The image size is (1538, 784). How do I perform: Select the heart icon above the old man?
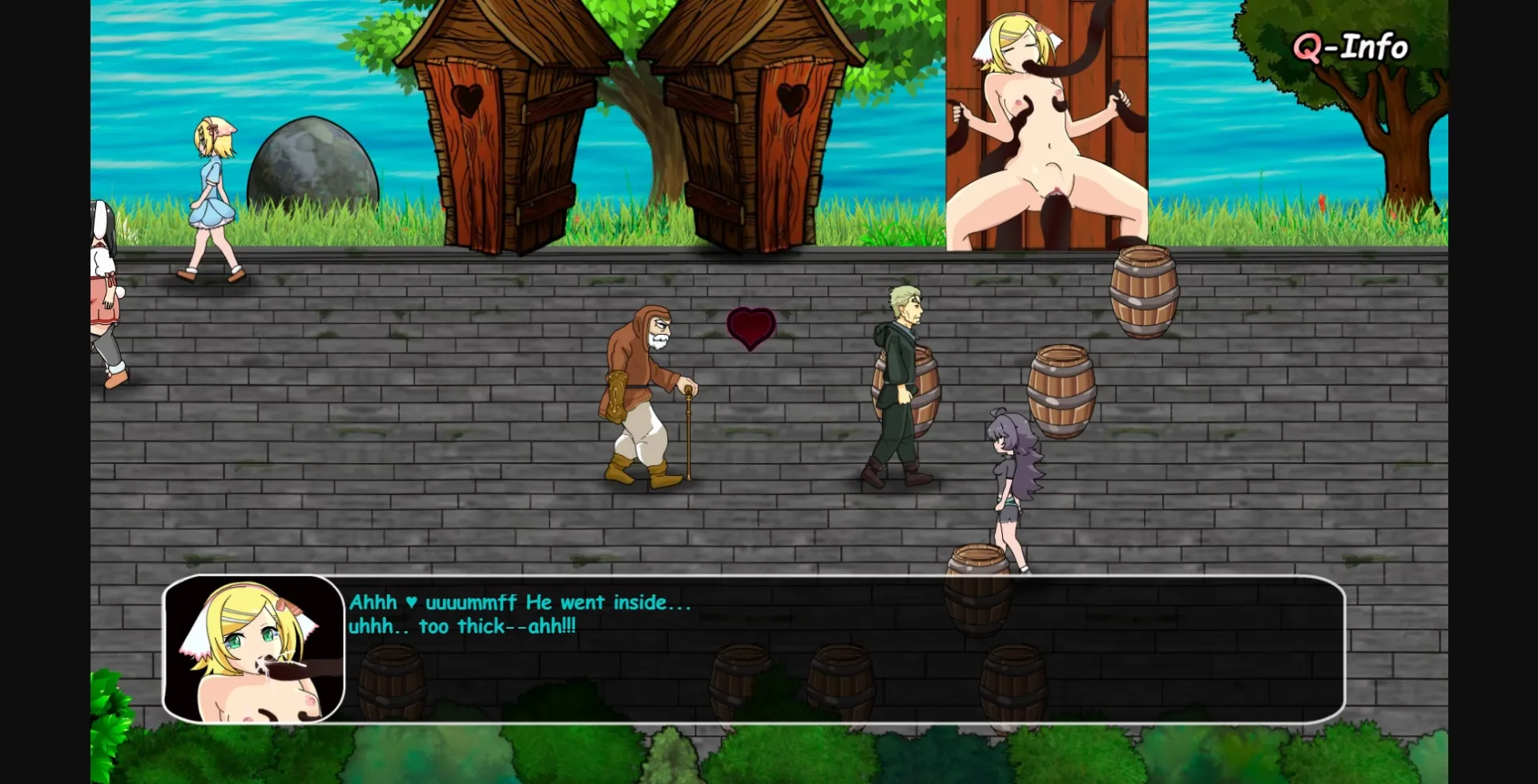[x=750, y=327]
